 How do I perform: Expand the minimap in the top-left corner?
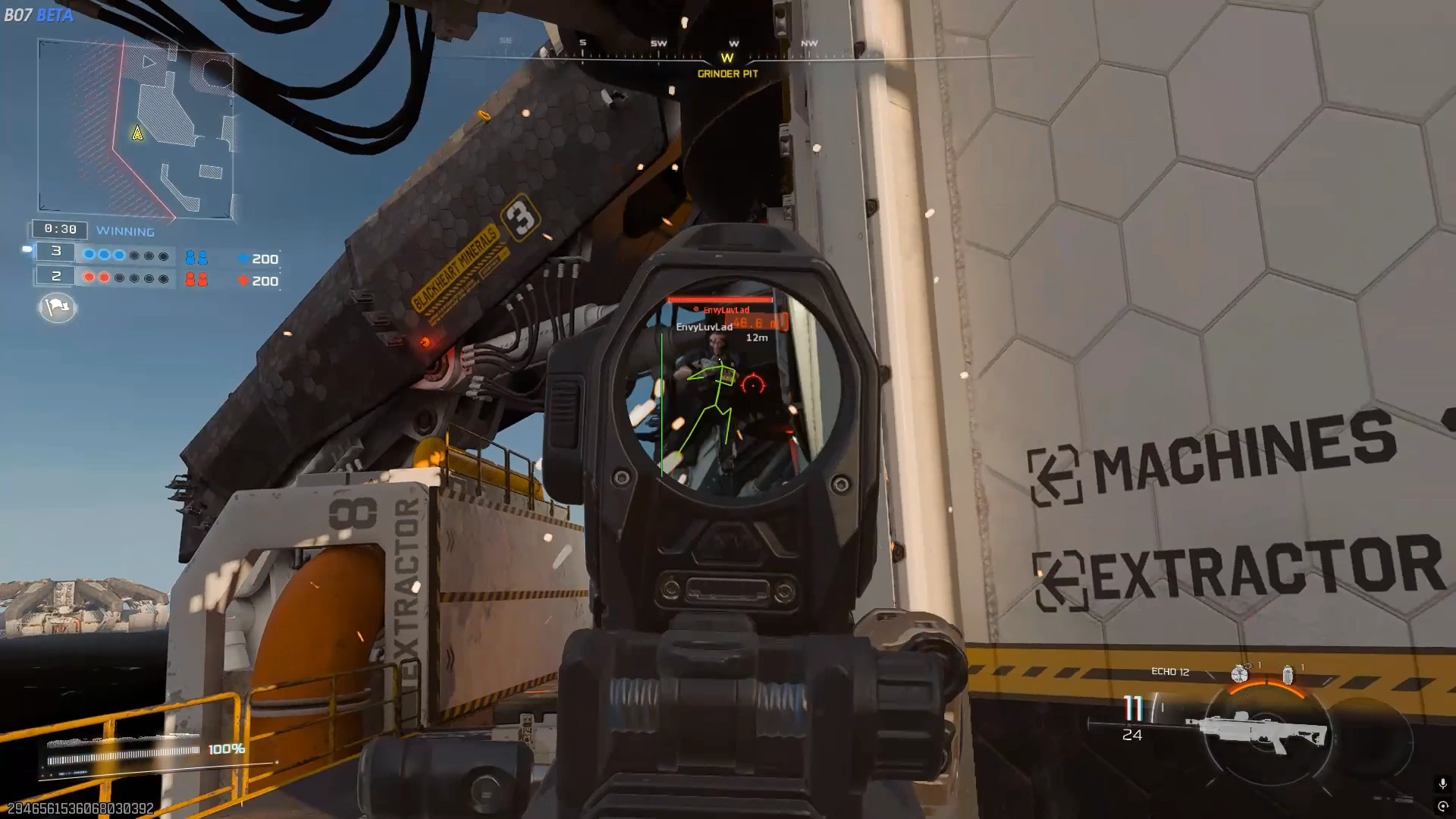click(136, 125)
